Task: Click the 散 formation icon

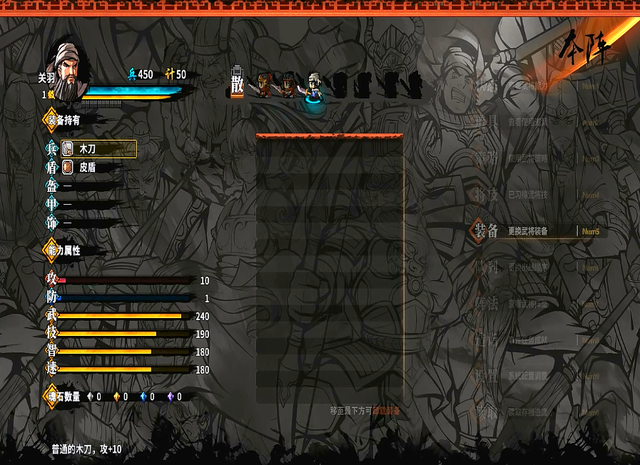Action: 237,84
